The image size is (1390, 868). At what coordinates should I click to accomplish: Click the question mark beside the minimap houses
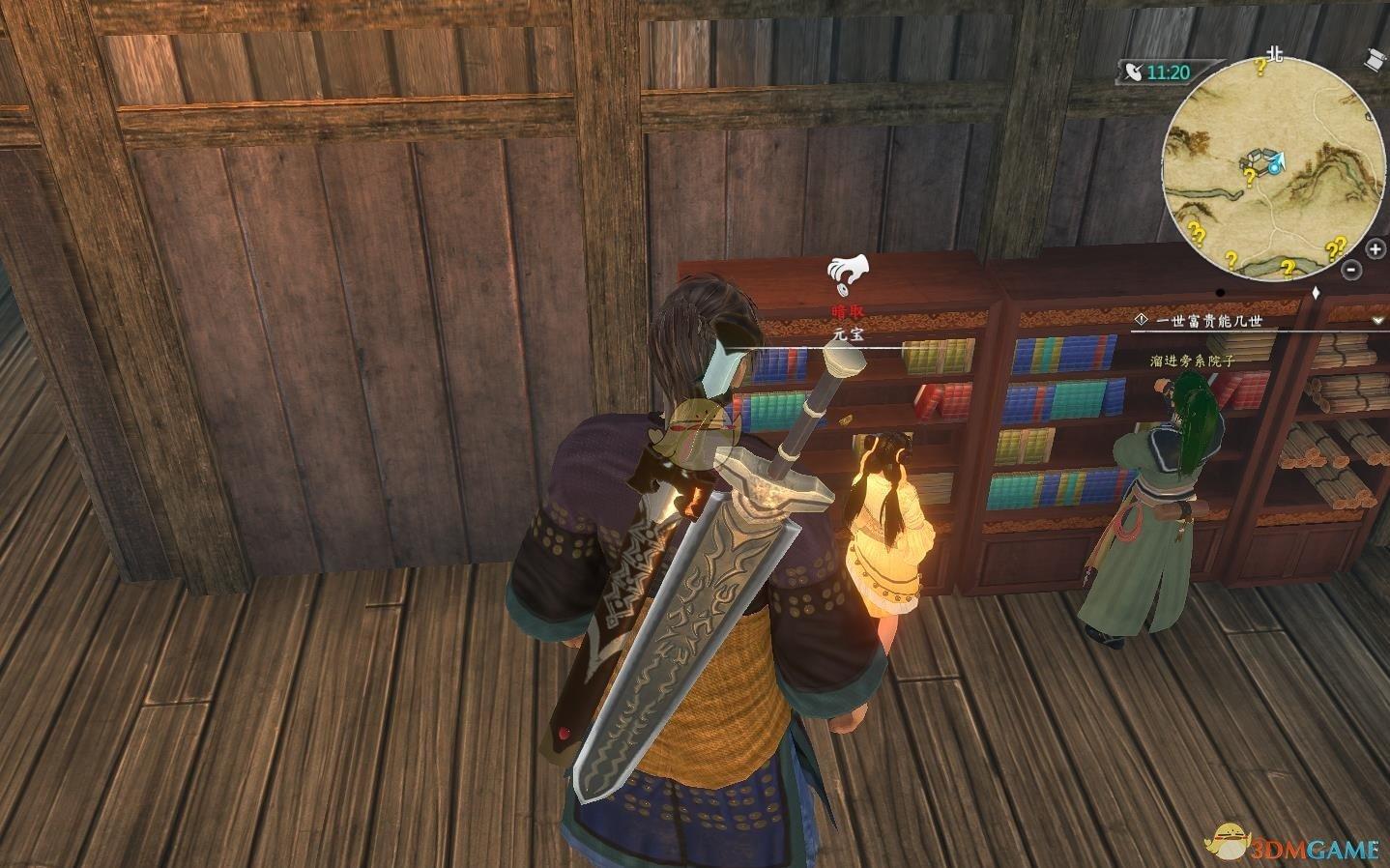point(1248,177)
